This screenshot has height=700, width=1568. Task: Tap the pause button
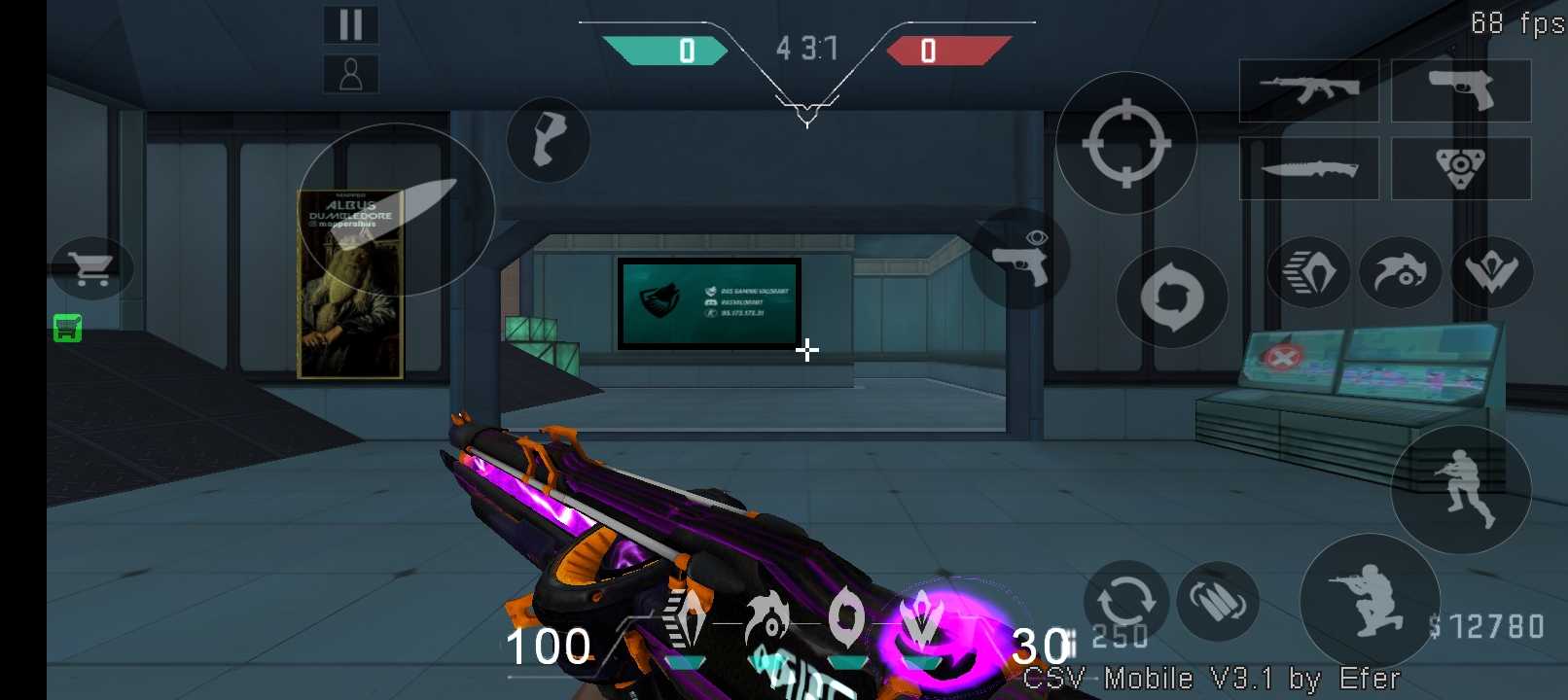(x=350, y=24)
